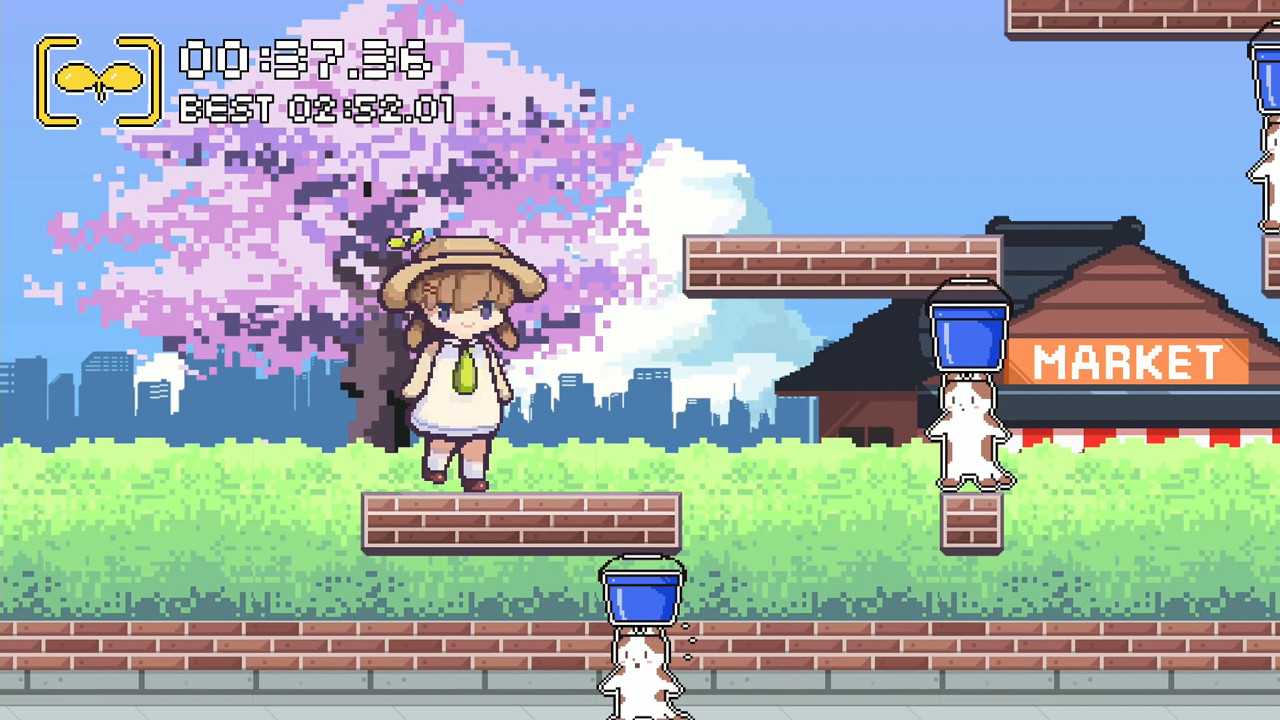The image size is (1280, 720).
Task: Expand the brick platform below the girl
Action: click(520, 520)
